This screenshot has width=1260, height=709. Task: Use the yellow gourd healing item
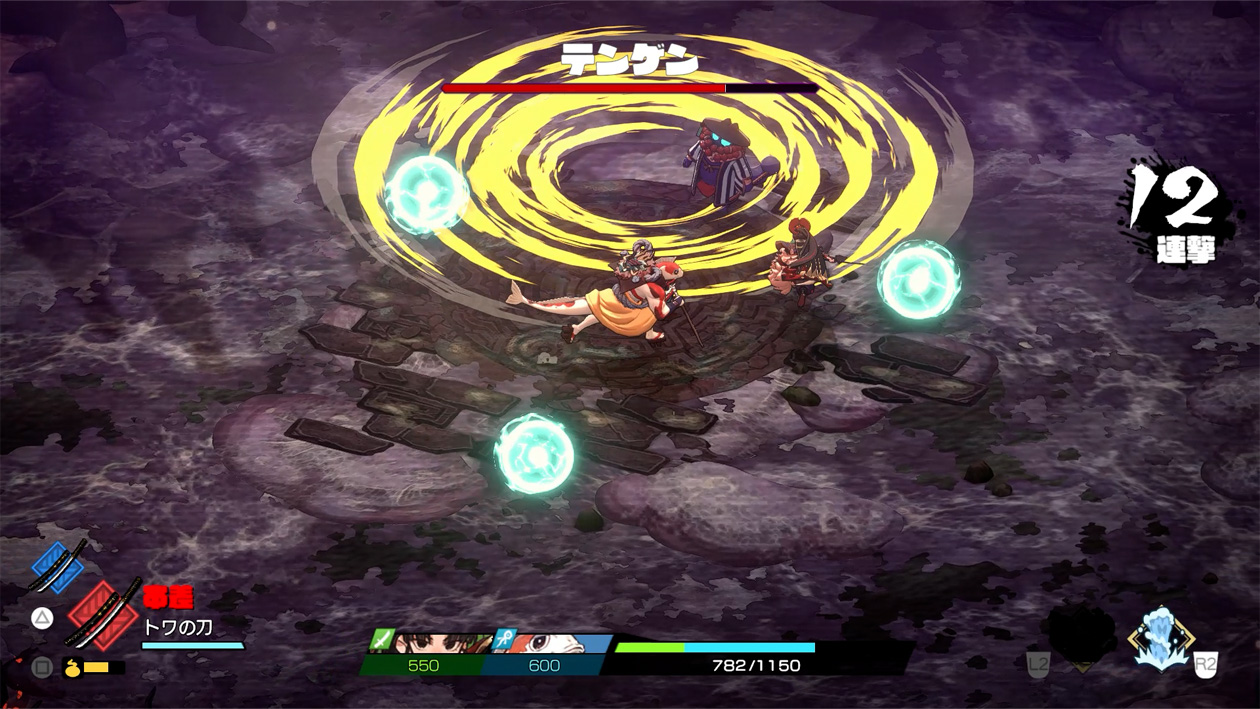[x=73, y=667]
